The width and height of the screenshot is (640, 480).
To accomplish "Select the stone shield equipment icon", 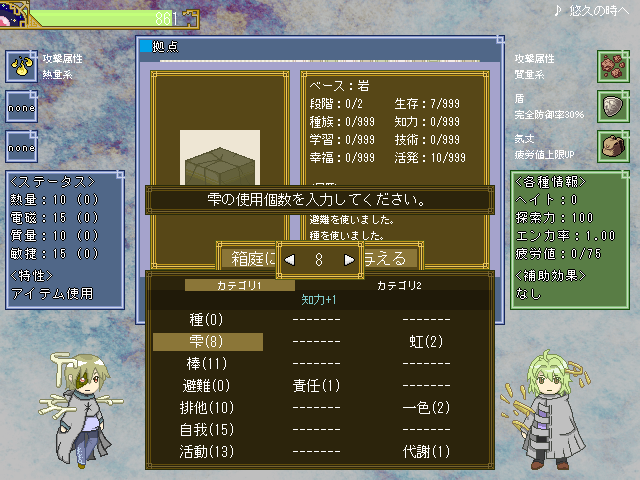I will [x=612, y=105].
